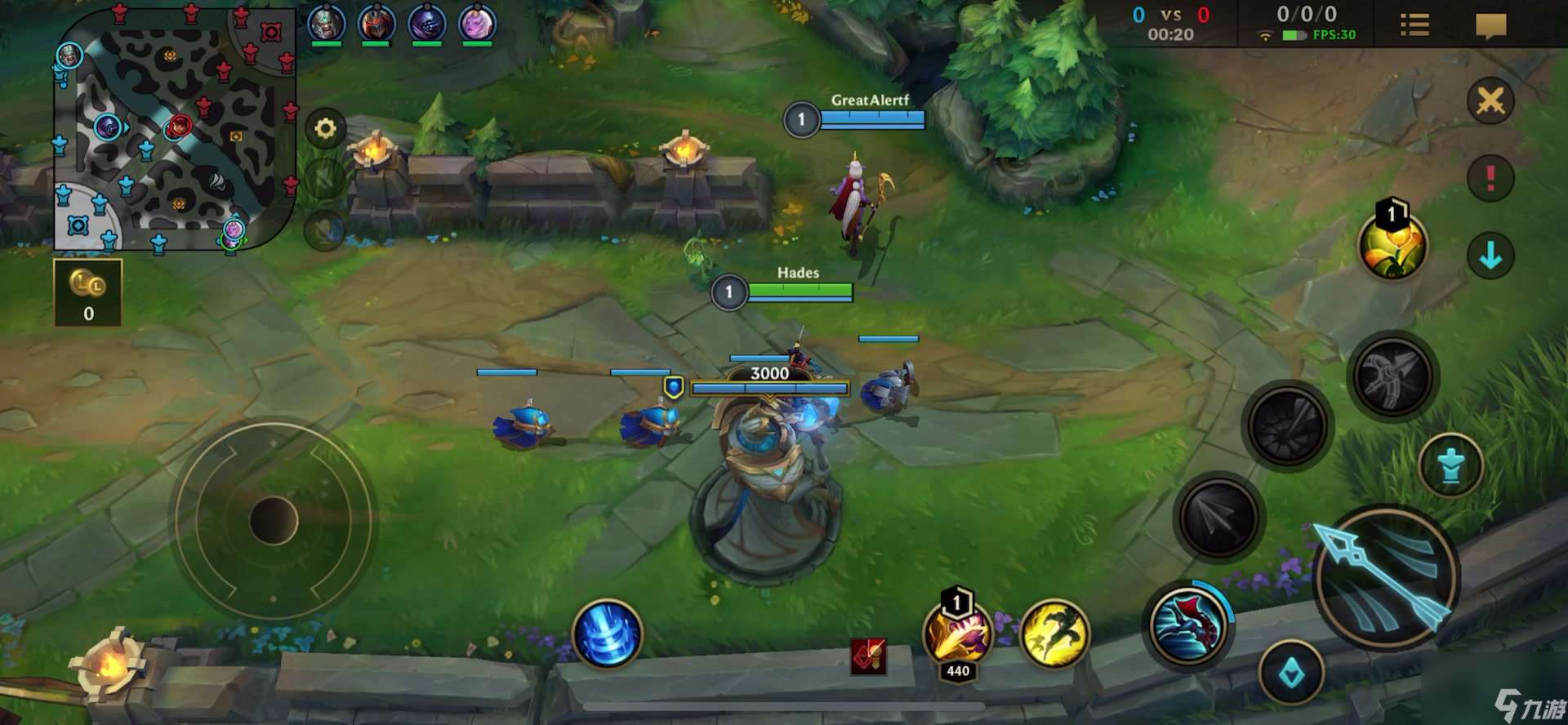Open settings with the gear icon

[x=325, y=129]
